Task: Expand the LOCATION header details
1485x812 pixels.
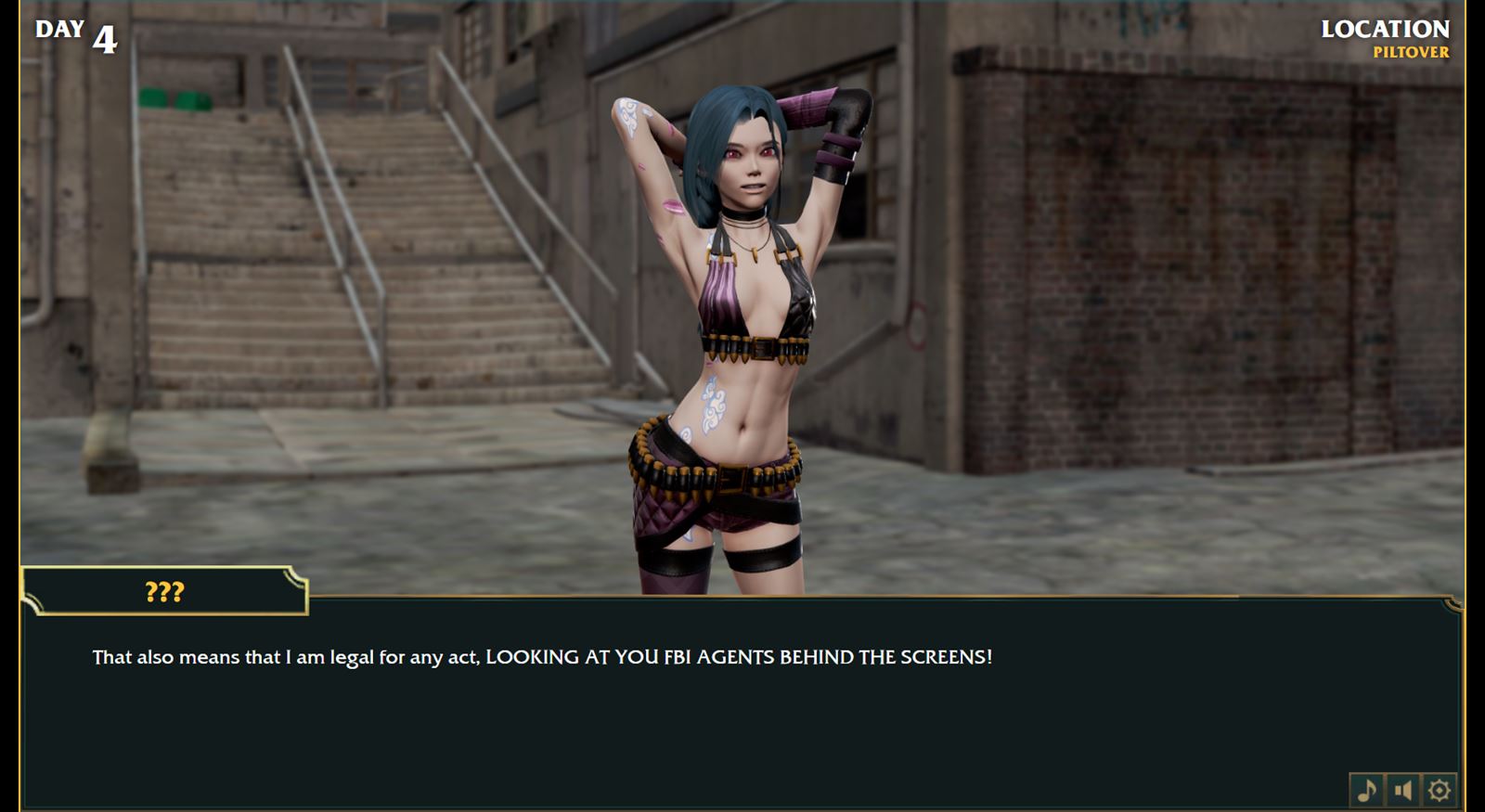Action: [1384, 30]
